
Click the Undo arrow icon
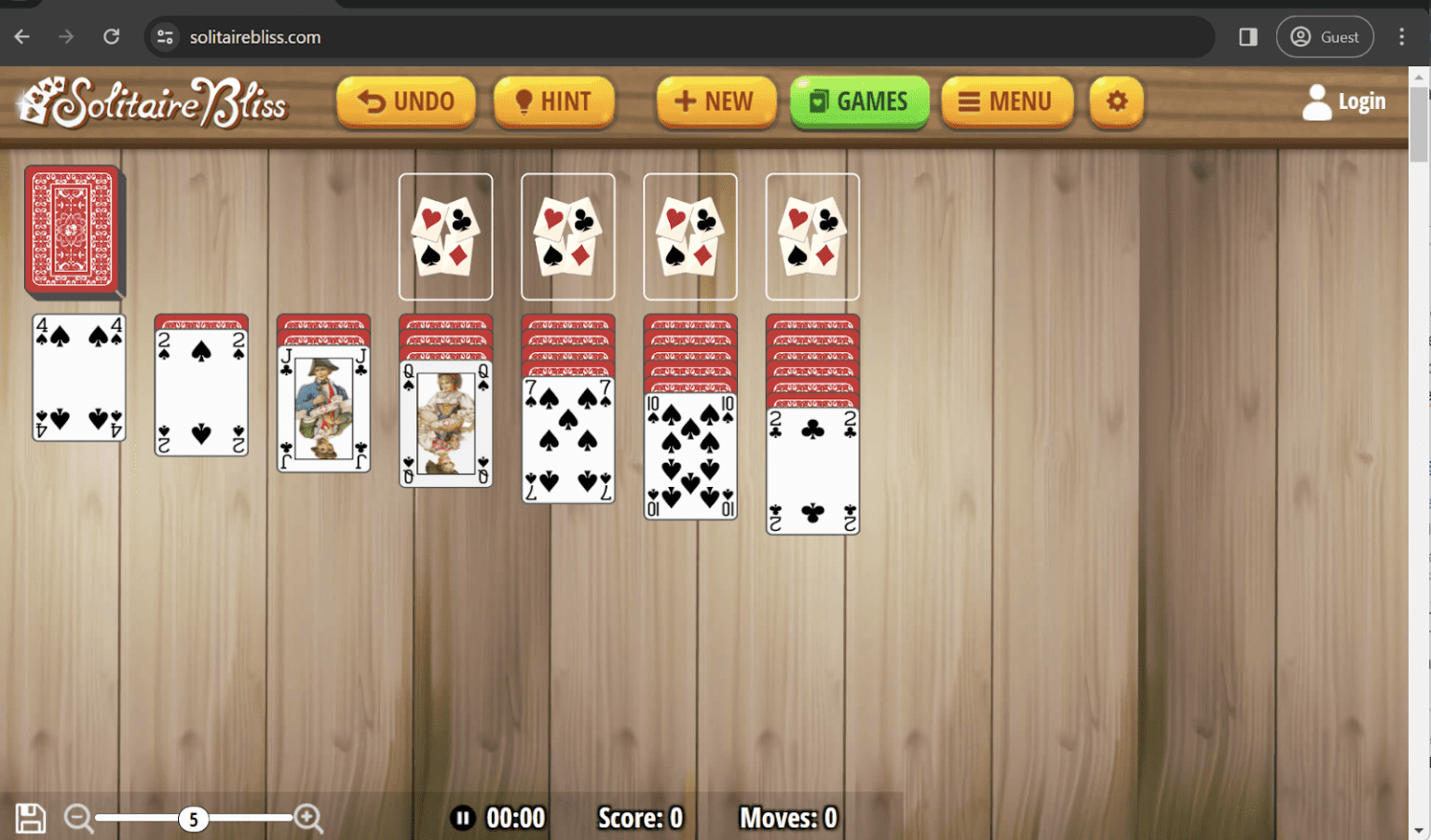coord(371,101)
